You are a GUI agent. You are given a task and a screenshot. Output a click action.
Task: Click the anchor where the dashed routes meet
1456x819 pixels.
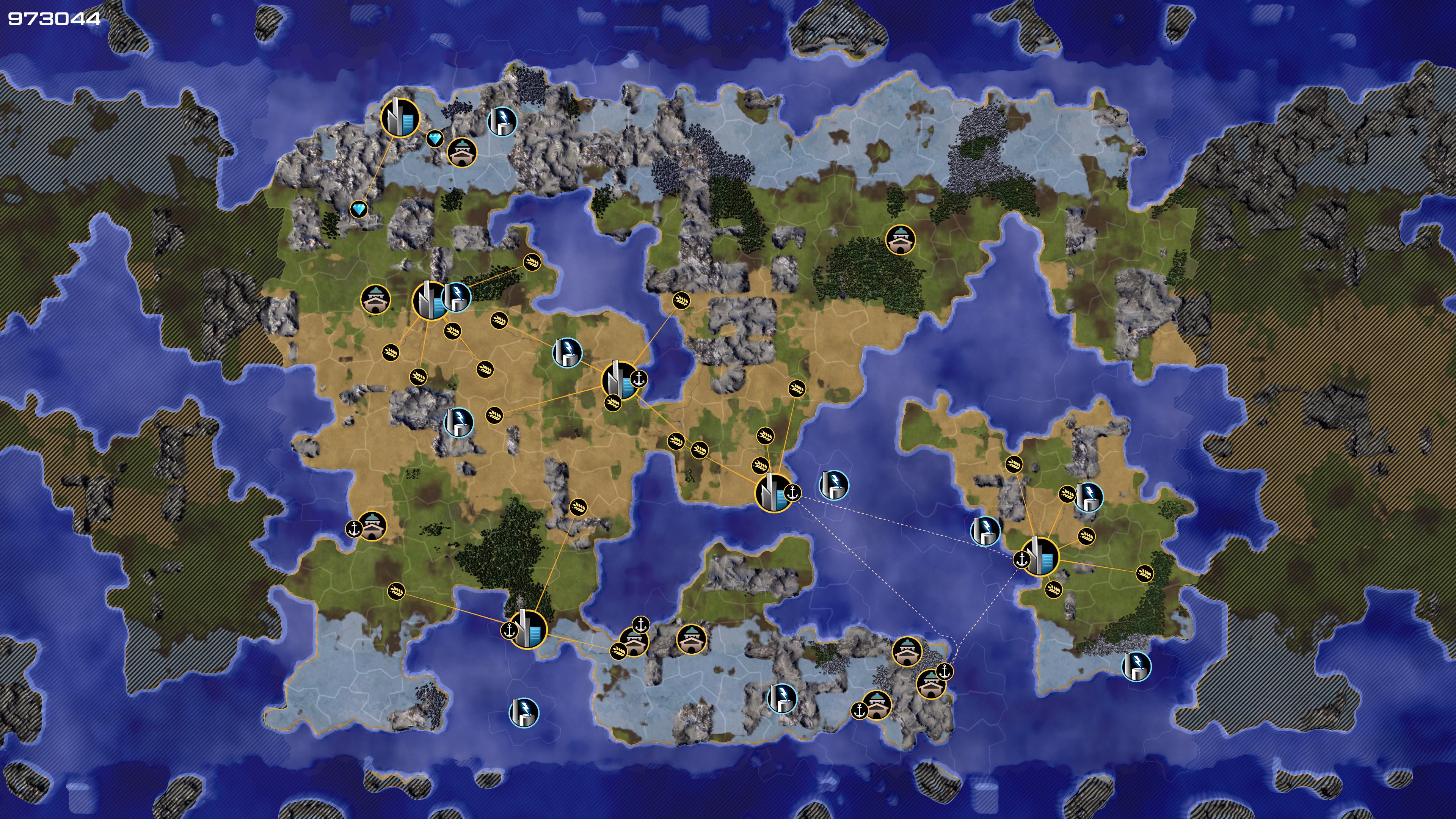945,672
